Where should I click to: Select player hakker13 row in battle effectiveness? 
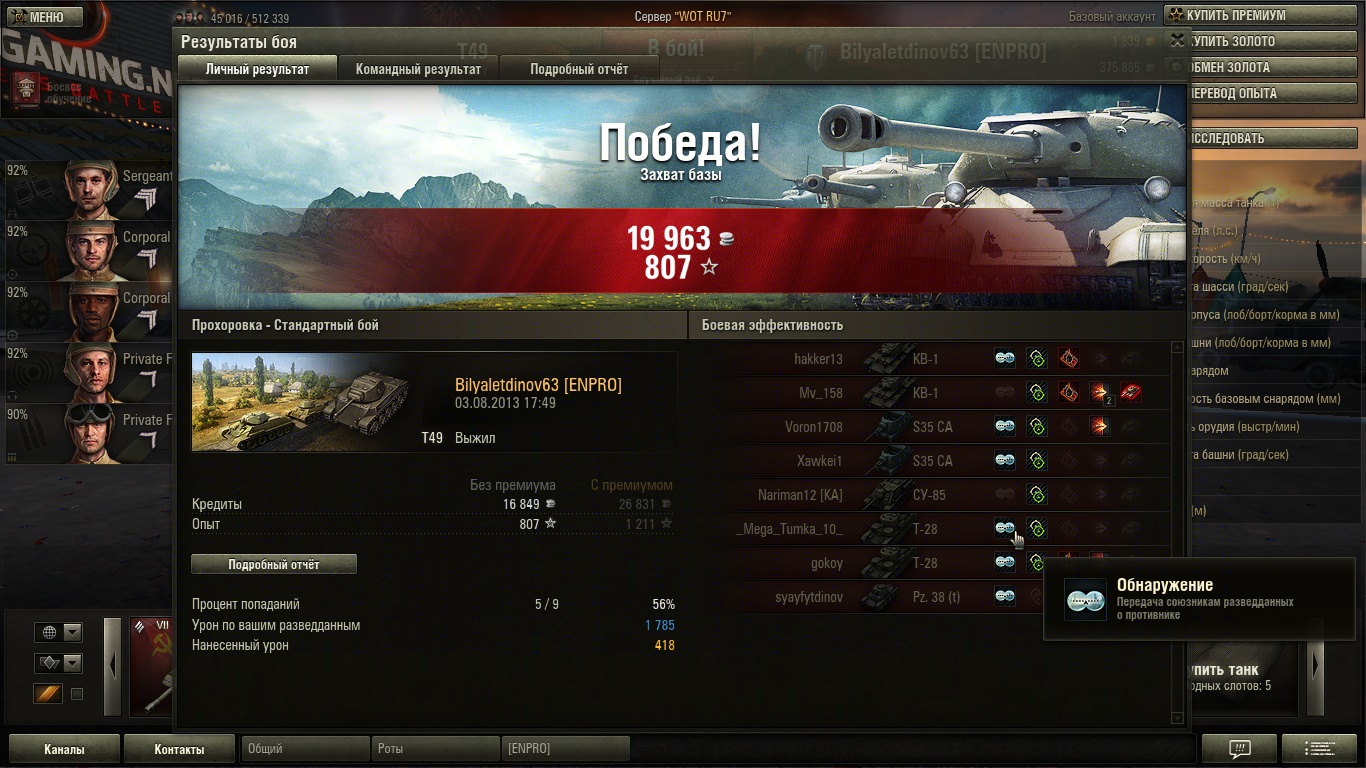(818, 359)
